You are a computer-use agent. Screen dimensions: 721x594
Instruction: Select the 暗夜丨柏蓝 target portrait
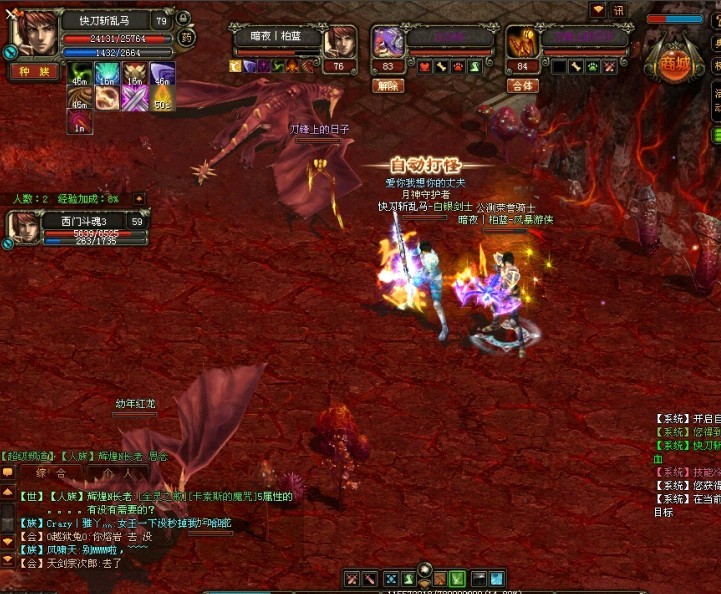[x=340, y=42]
